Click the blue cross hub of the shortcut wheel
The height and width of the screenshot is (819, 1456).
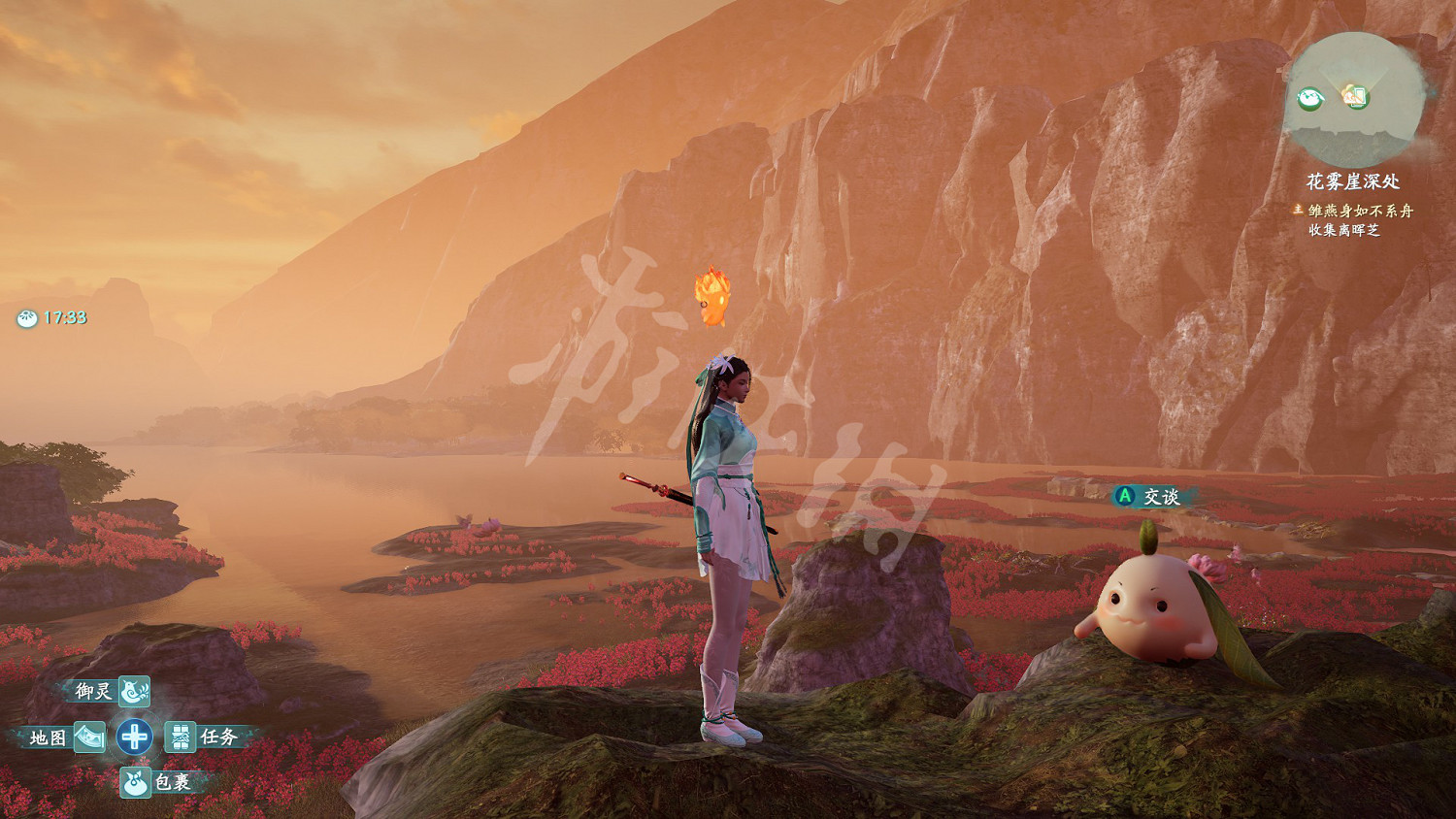coord(135,737)
